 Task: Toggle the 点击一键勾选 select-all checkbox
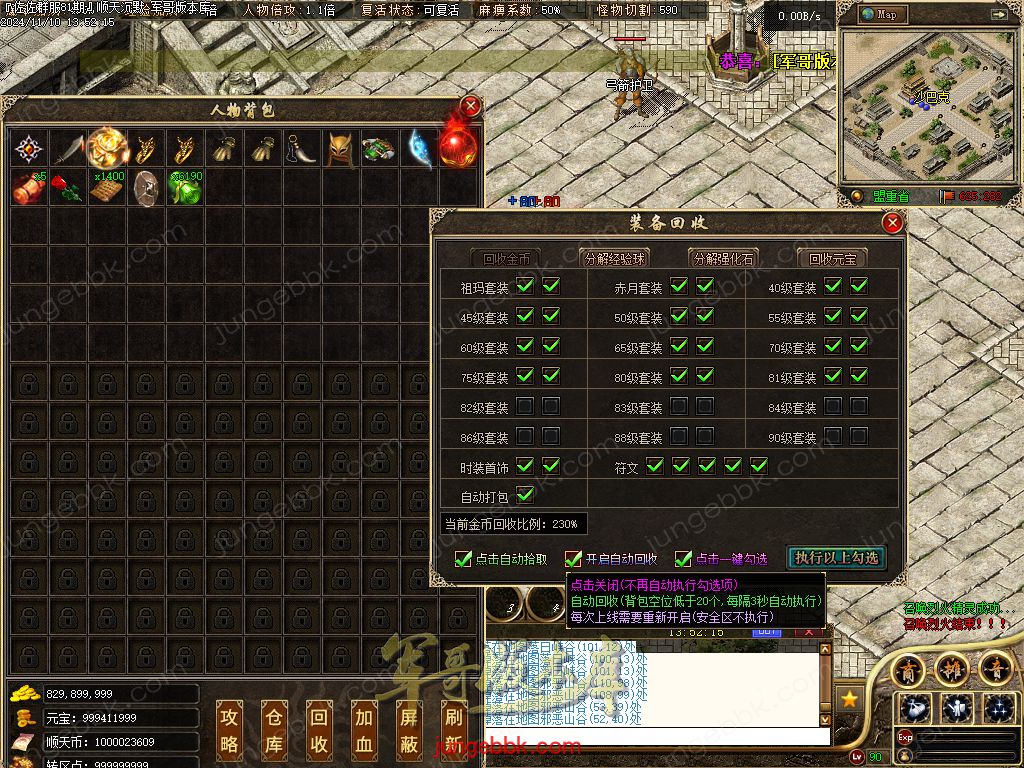pos(683,559)
